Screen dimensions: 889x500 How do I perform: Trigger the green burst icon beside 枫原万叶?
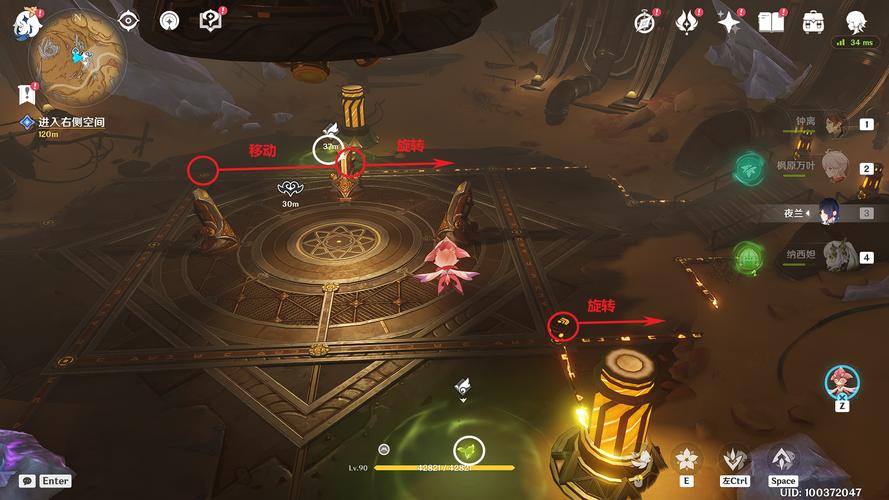pos(749,168)
